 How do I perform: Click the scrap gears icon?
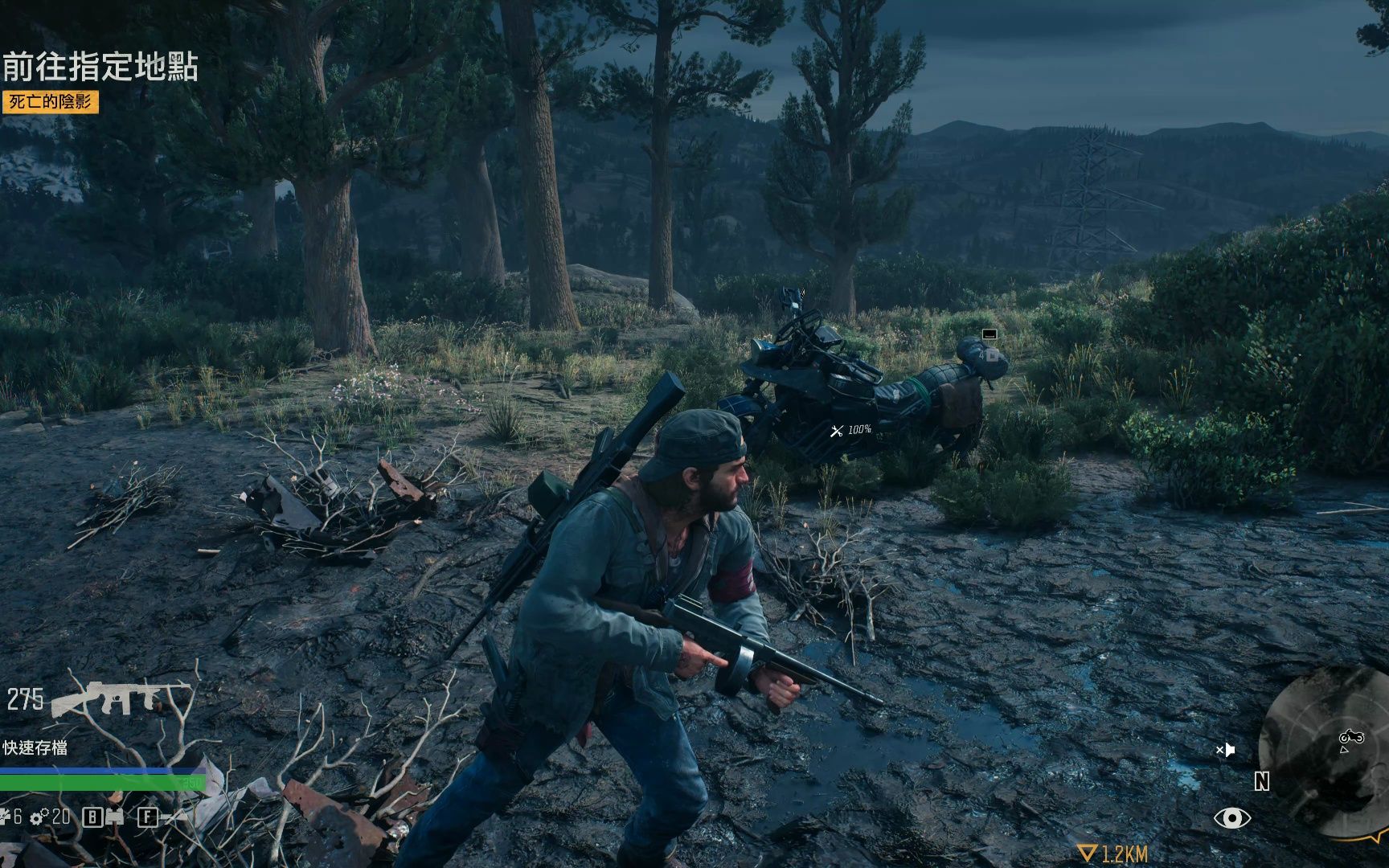click(x=39, y=818)
